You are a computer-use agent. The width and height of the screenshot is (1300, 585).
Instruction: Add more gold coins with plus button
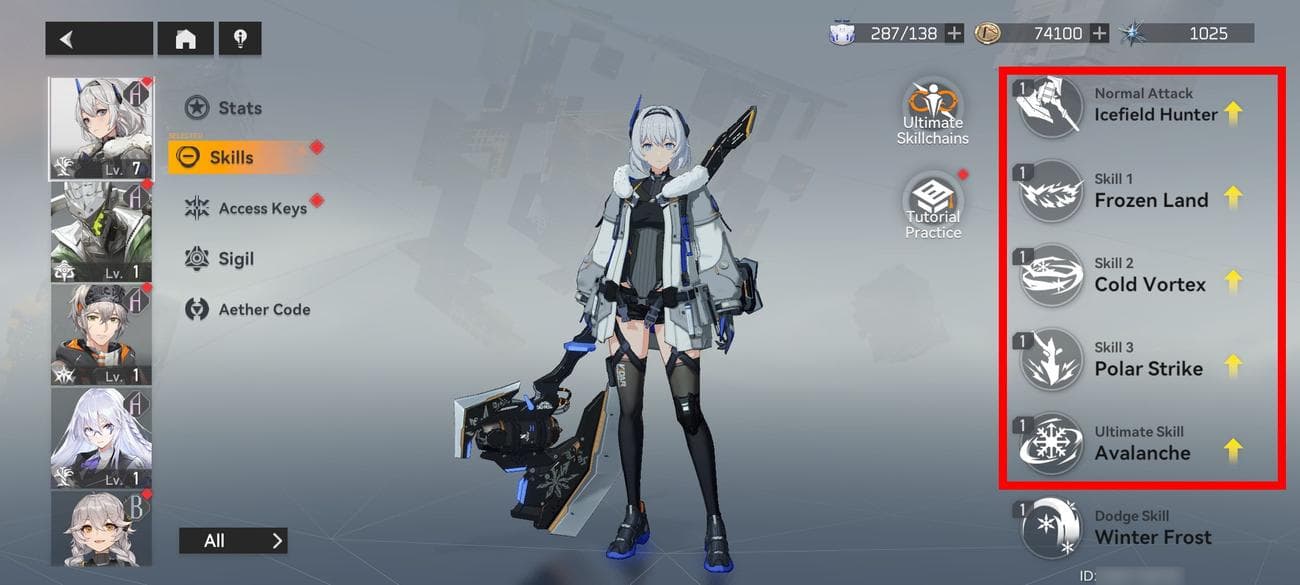click(1100, 34)
